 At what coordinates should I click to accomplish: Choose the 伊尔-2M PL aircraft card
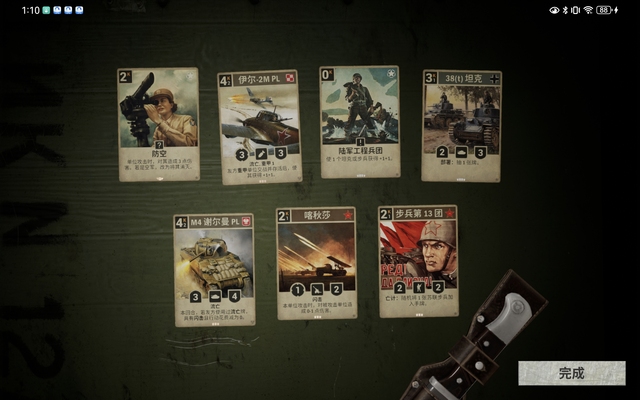point(260,127)
